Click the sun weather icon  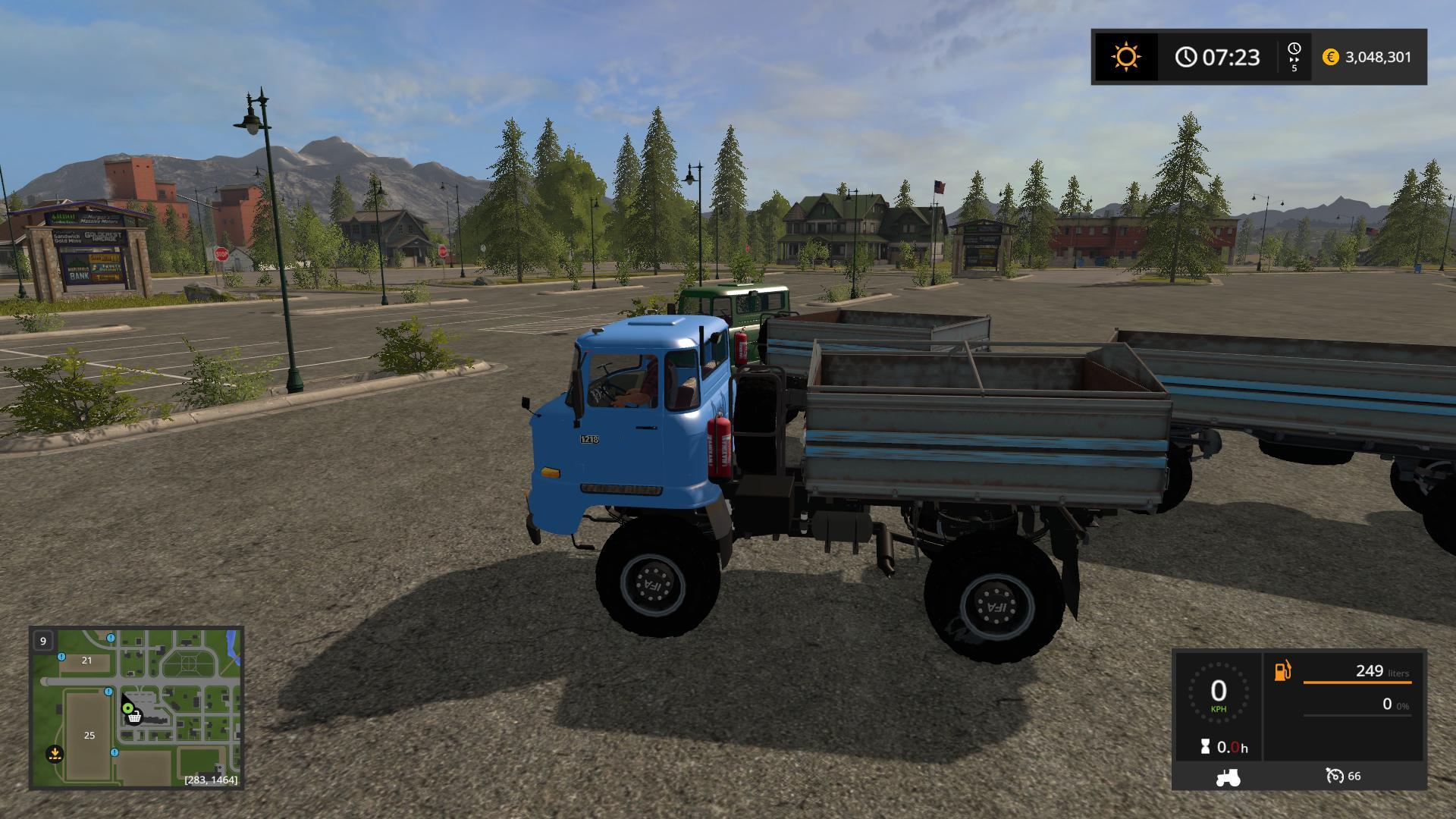(x=1125, y=57)
